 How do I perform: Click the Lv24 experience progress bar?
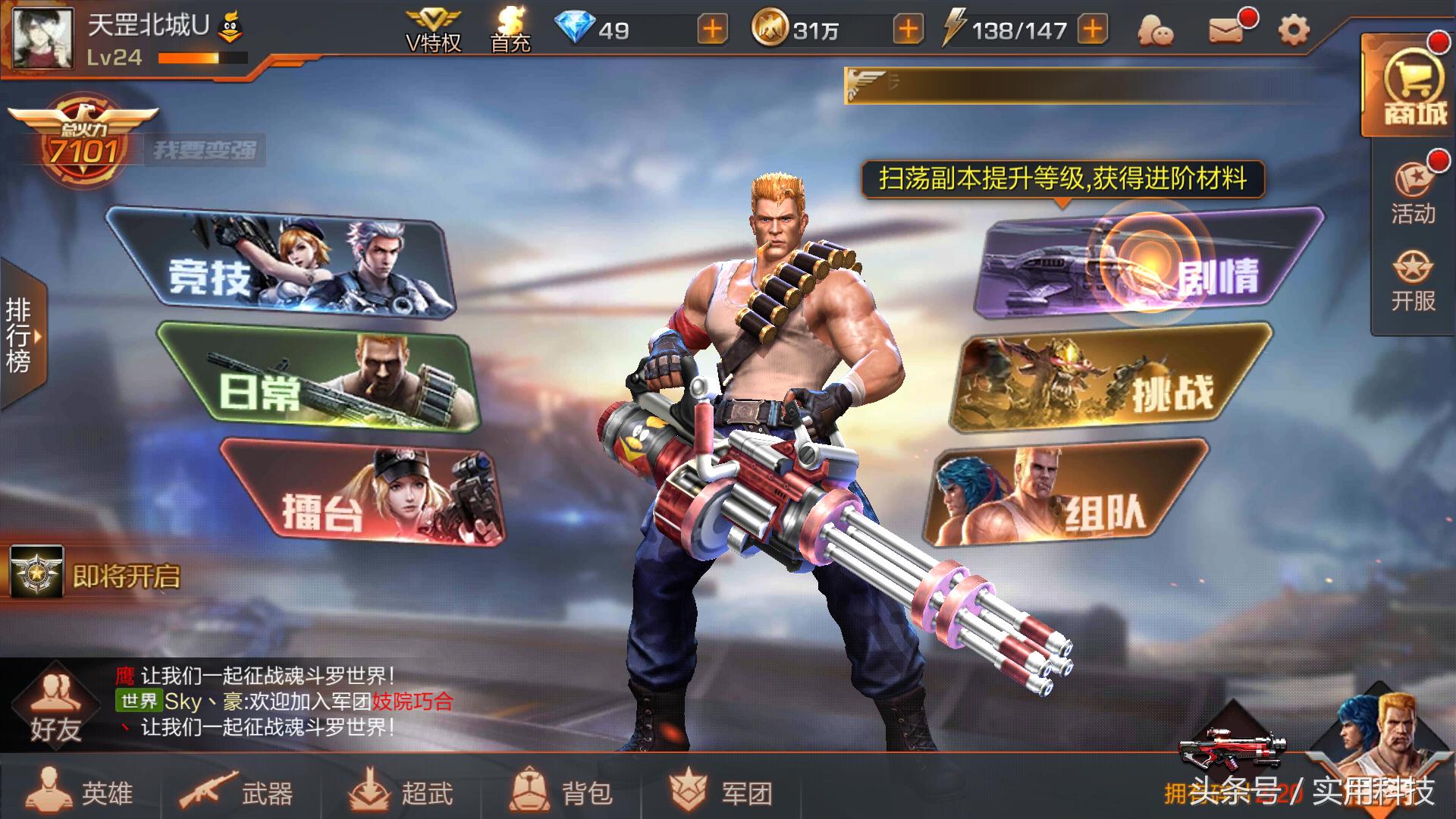point(201,56)
